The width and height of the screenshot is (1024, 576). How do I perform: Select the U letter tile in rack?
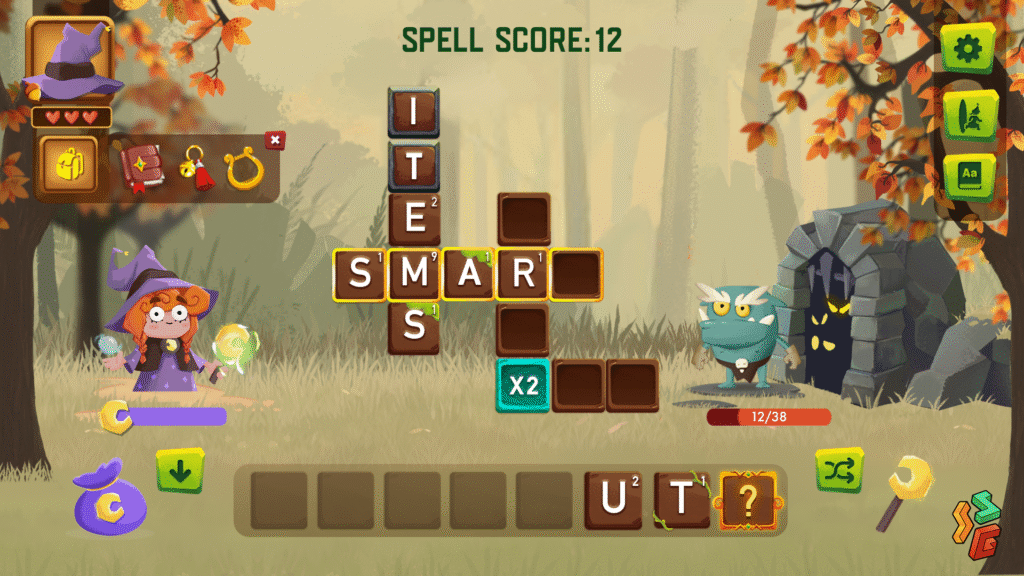tap(614, 500)
